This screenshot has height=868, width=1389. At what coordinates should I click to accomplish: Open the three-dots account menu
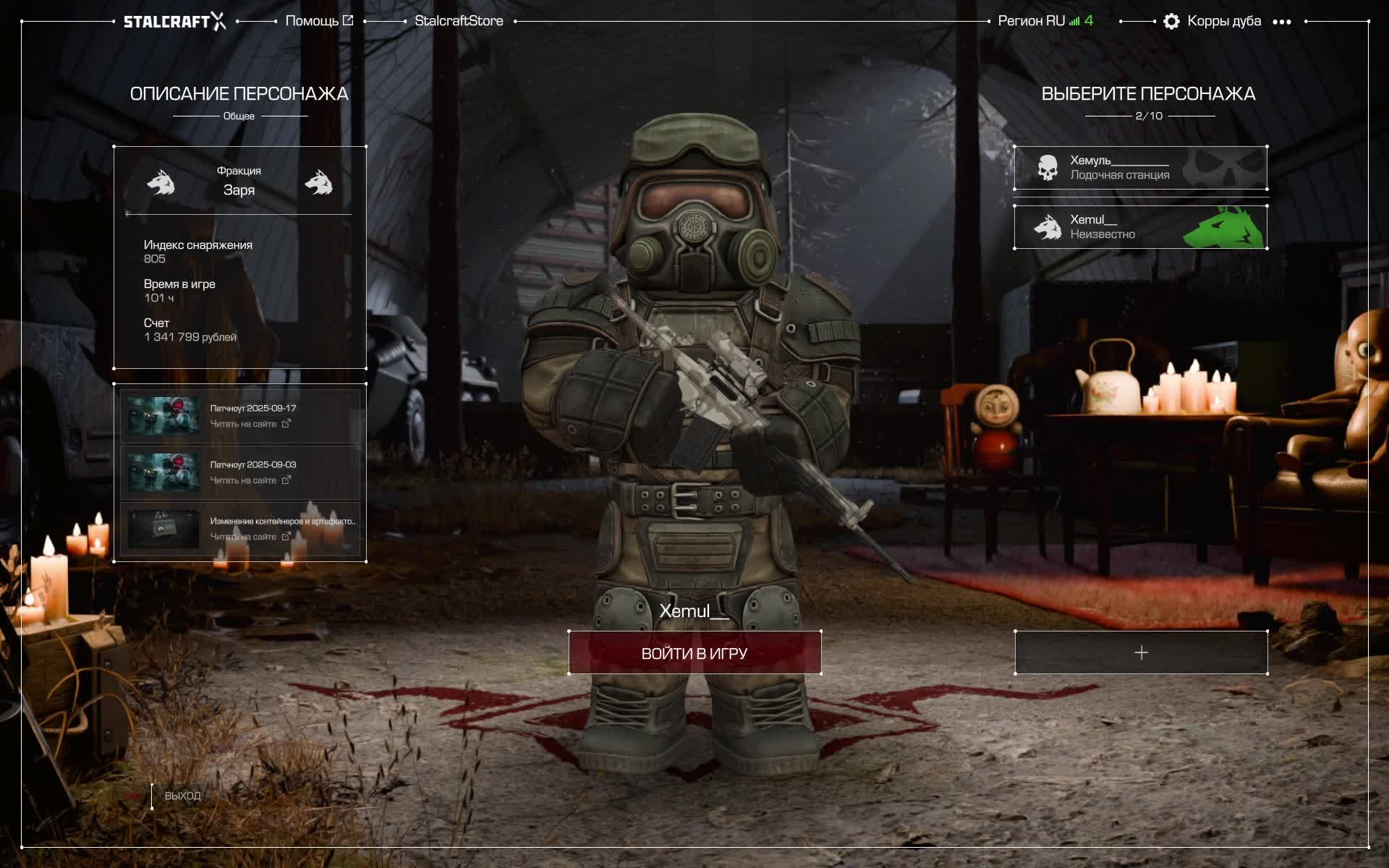coord(1281,22)
